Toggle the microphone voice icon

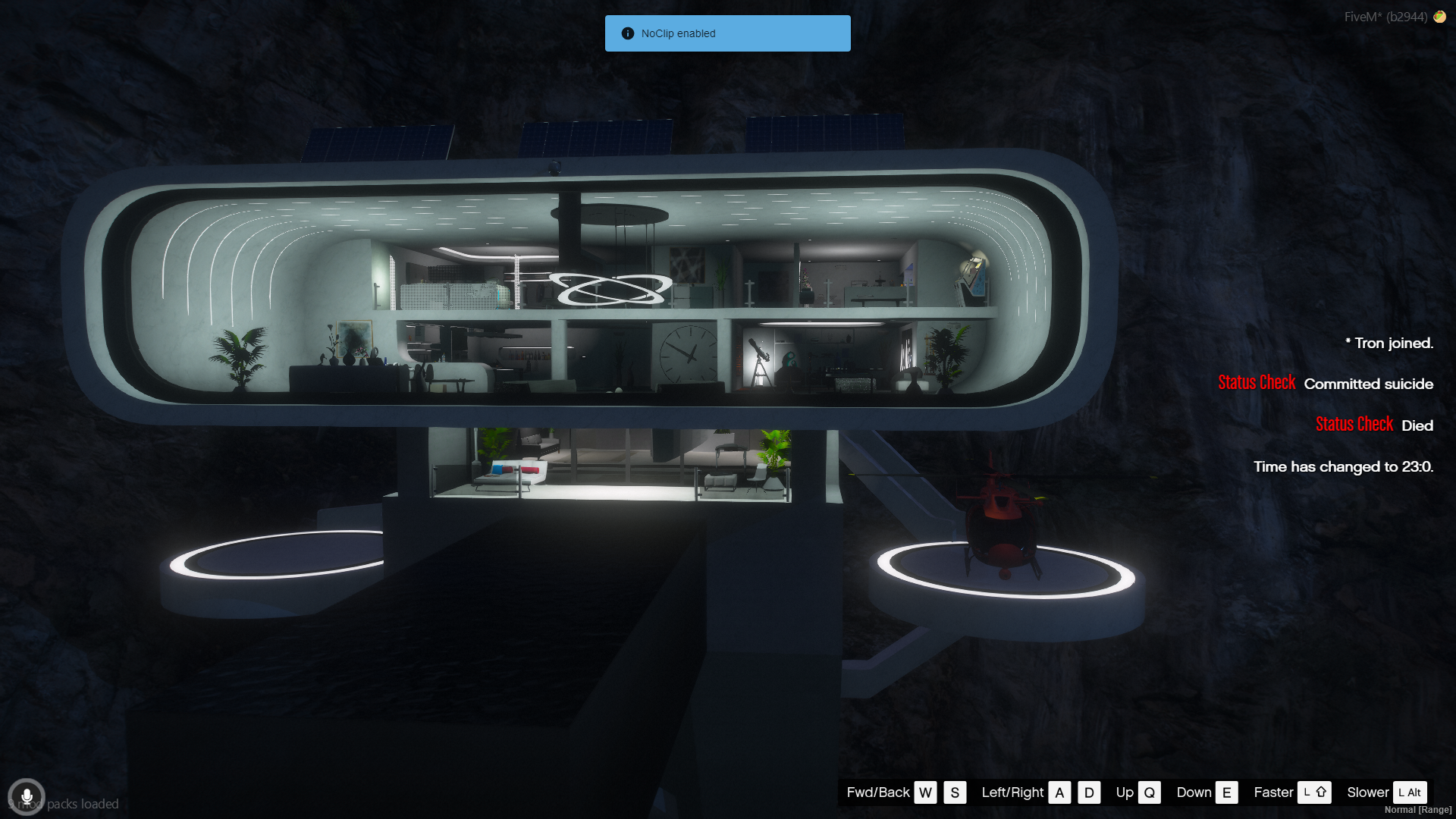27,797
